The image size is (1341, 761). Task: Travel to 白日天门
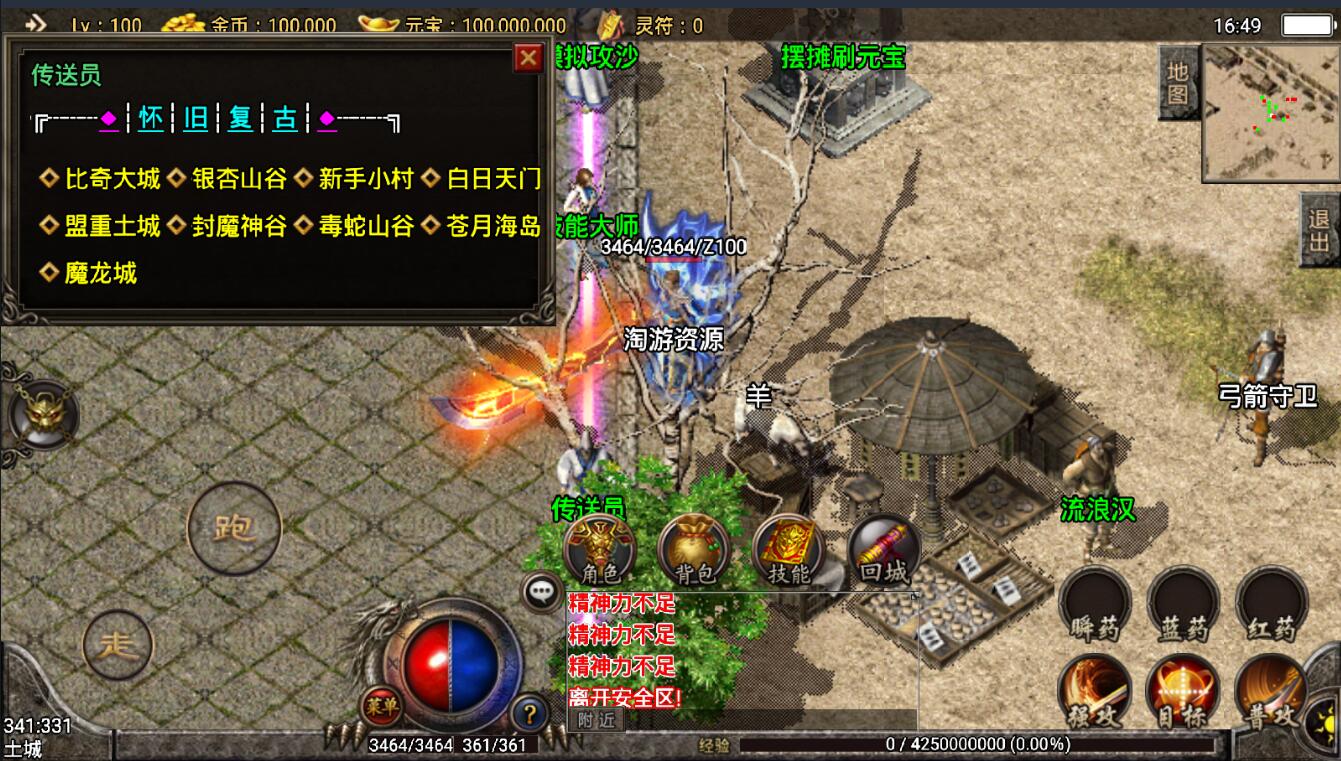[x=493, y=179]
